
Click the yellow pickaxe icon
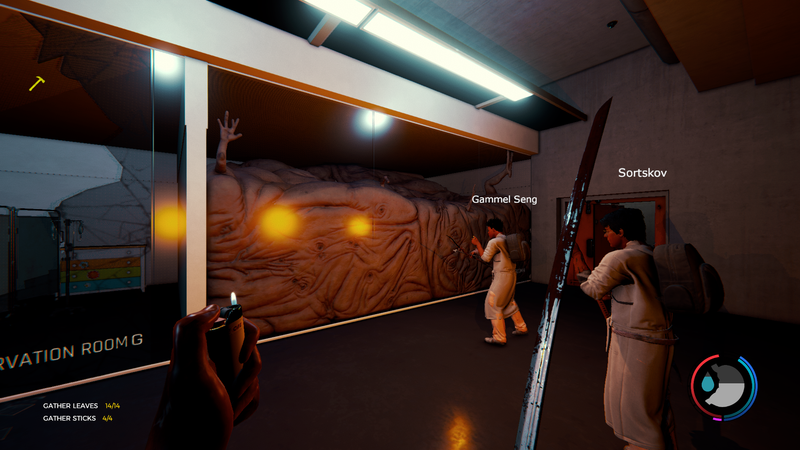pos(37,83)
